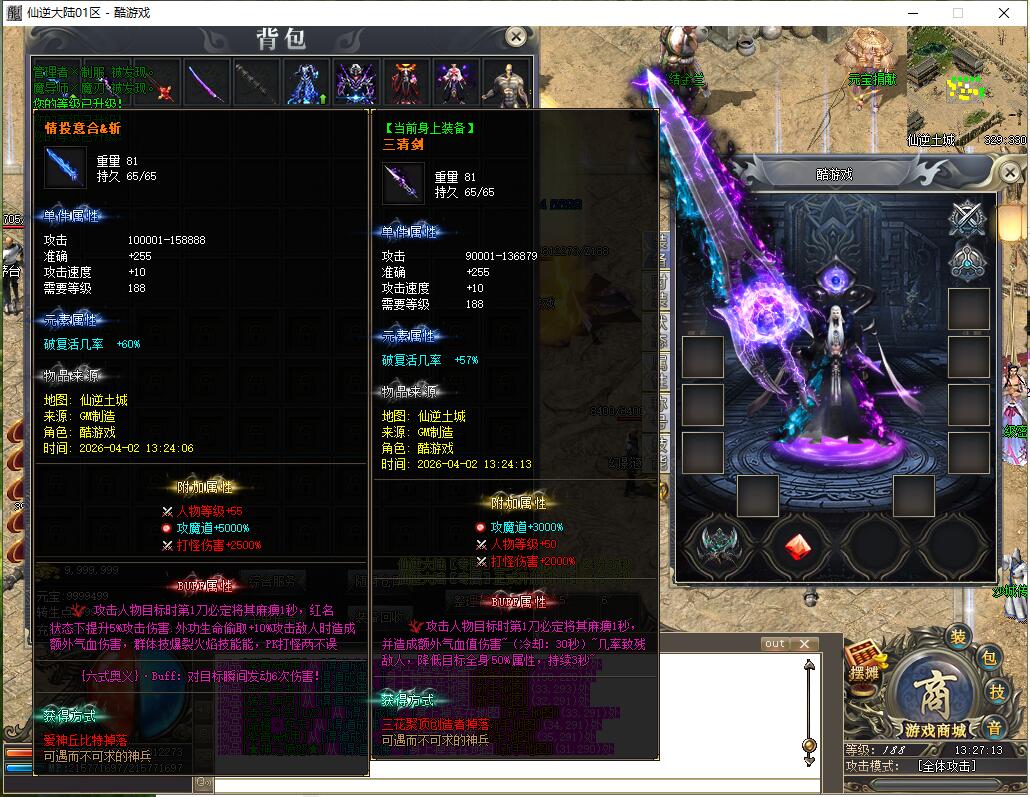Click the 装 equipment round button
The image size is (1030, 797).
point(957,637)
